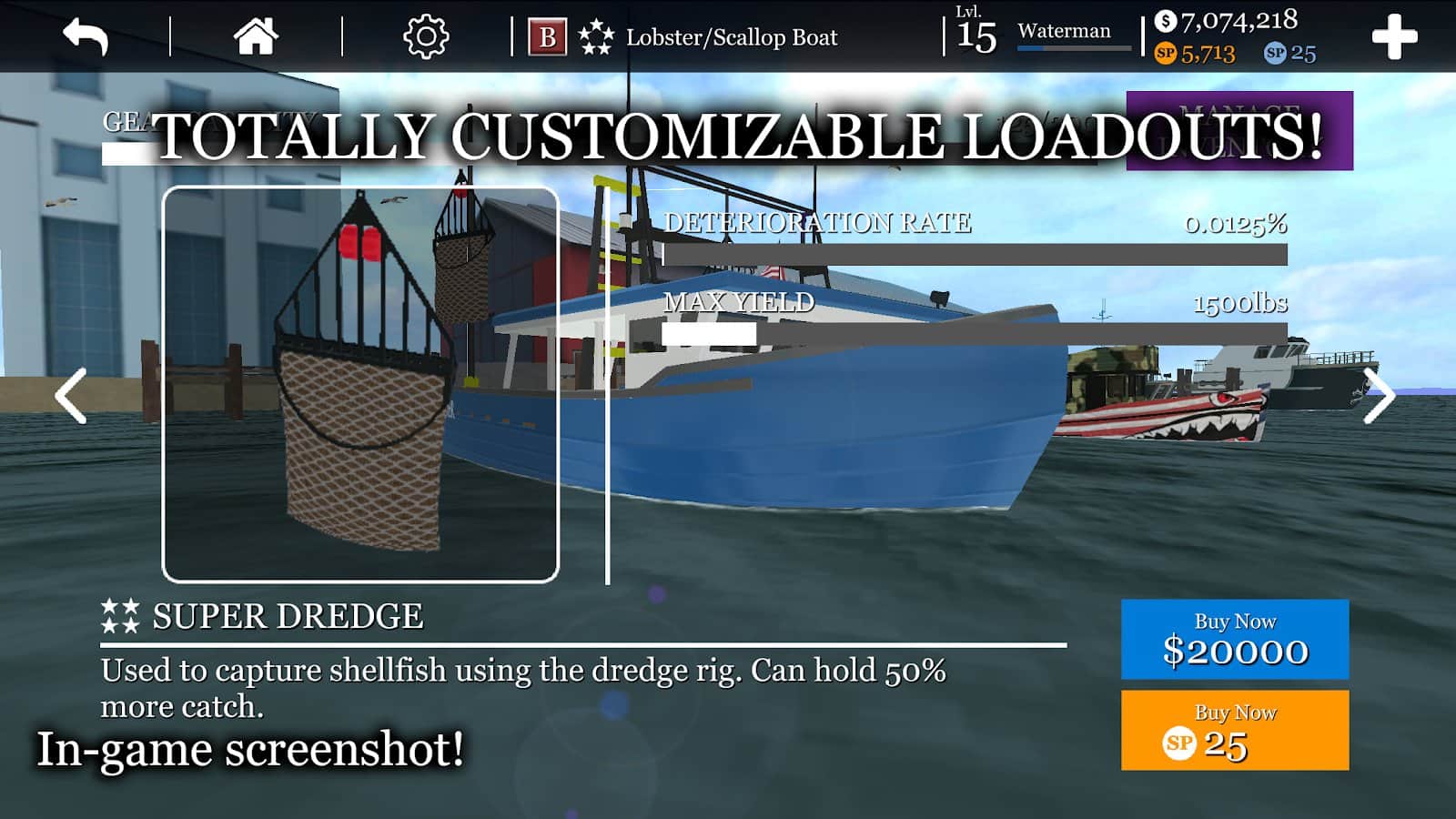Show the previous gear item

(x=71, y=396)
